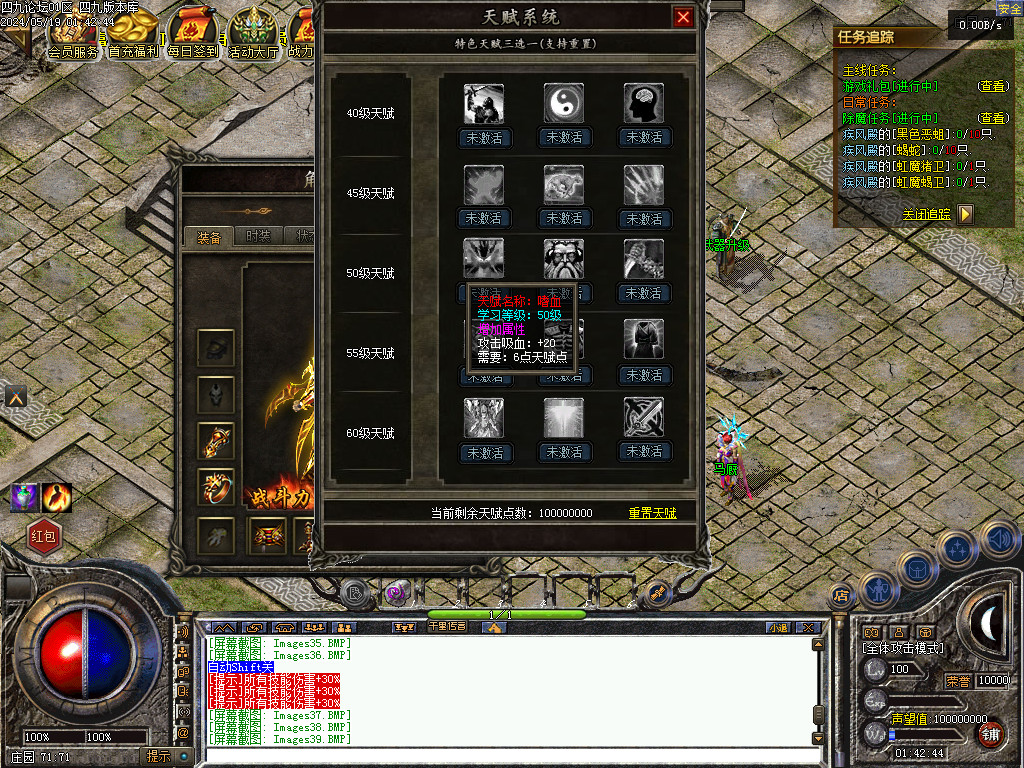Switch to the 装备 equipment tab

209,237
